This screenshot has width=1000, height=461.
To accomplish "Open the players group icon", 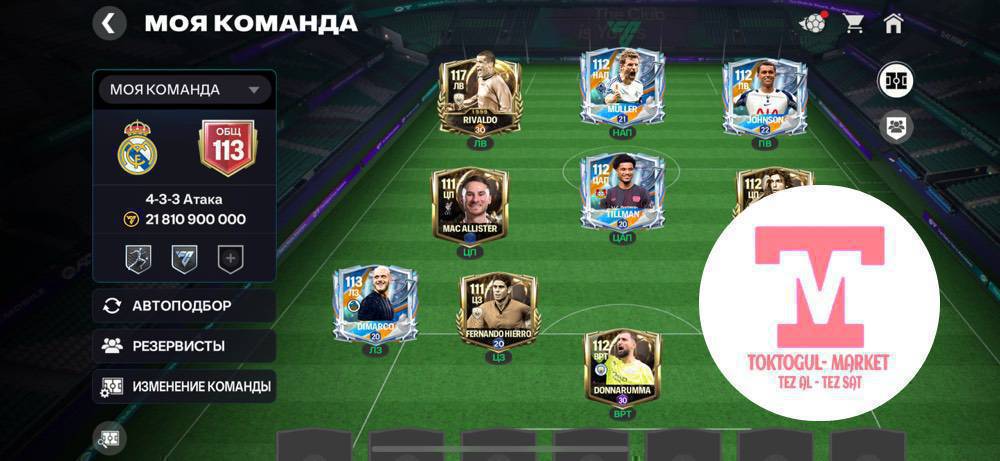I will tap(895, 127).
